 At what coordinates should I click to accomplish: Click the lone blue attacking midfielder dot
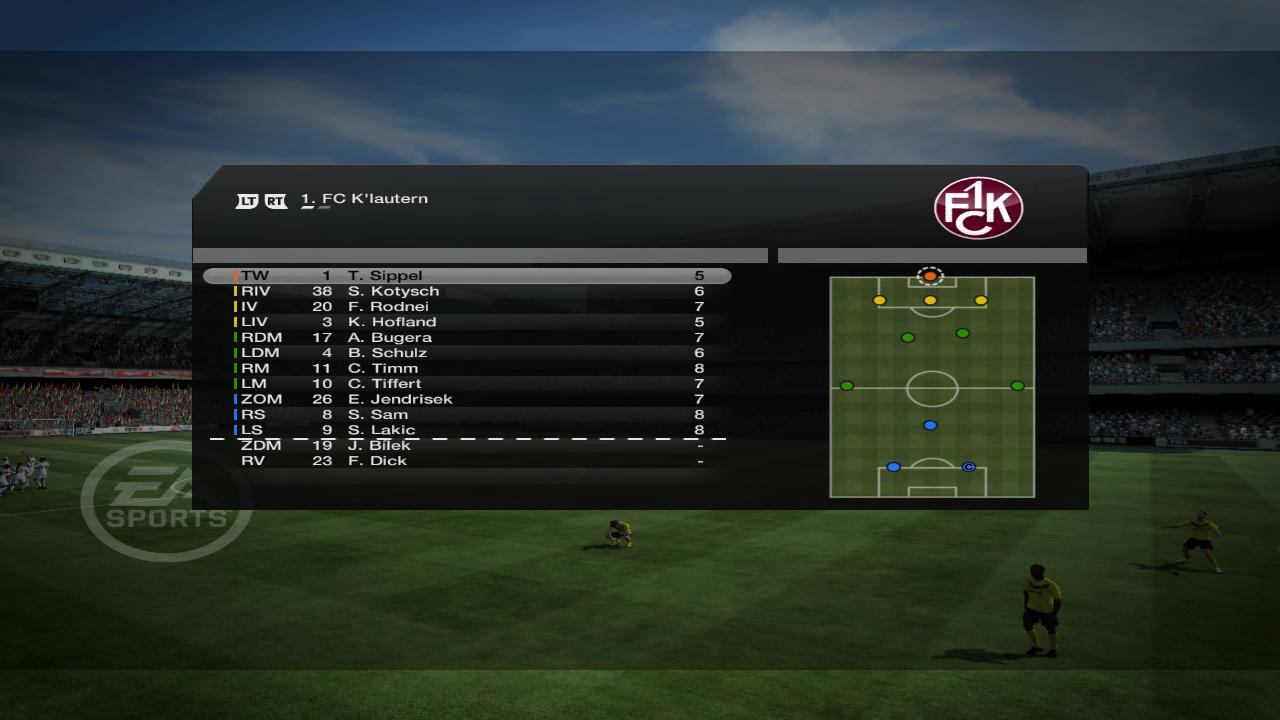click(930, 425)
